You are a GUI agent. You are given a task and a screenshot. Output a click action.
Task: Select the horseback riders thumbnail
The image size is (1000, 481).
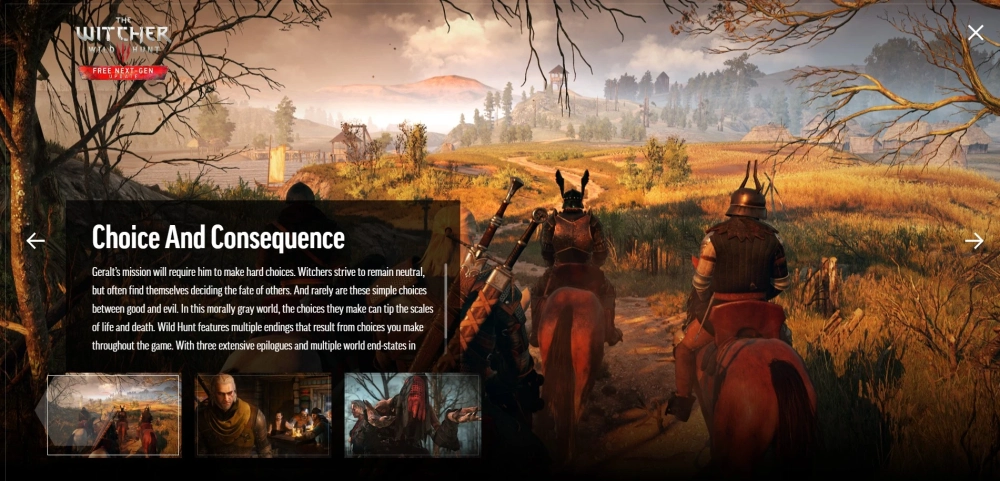point(113,415)
